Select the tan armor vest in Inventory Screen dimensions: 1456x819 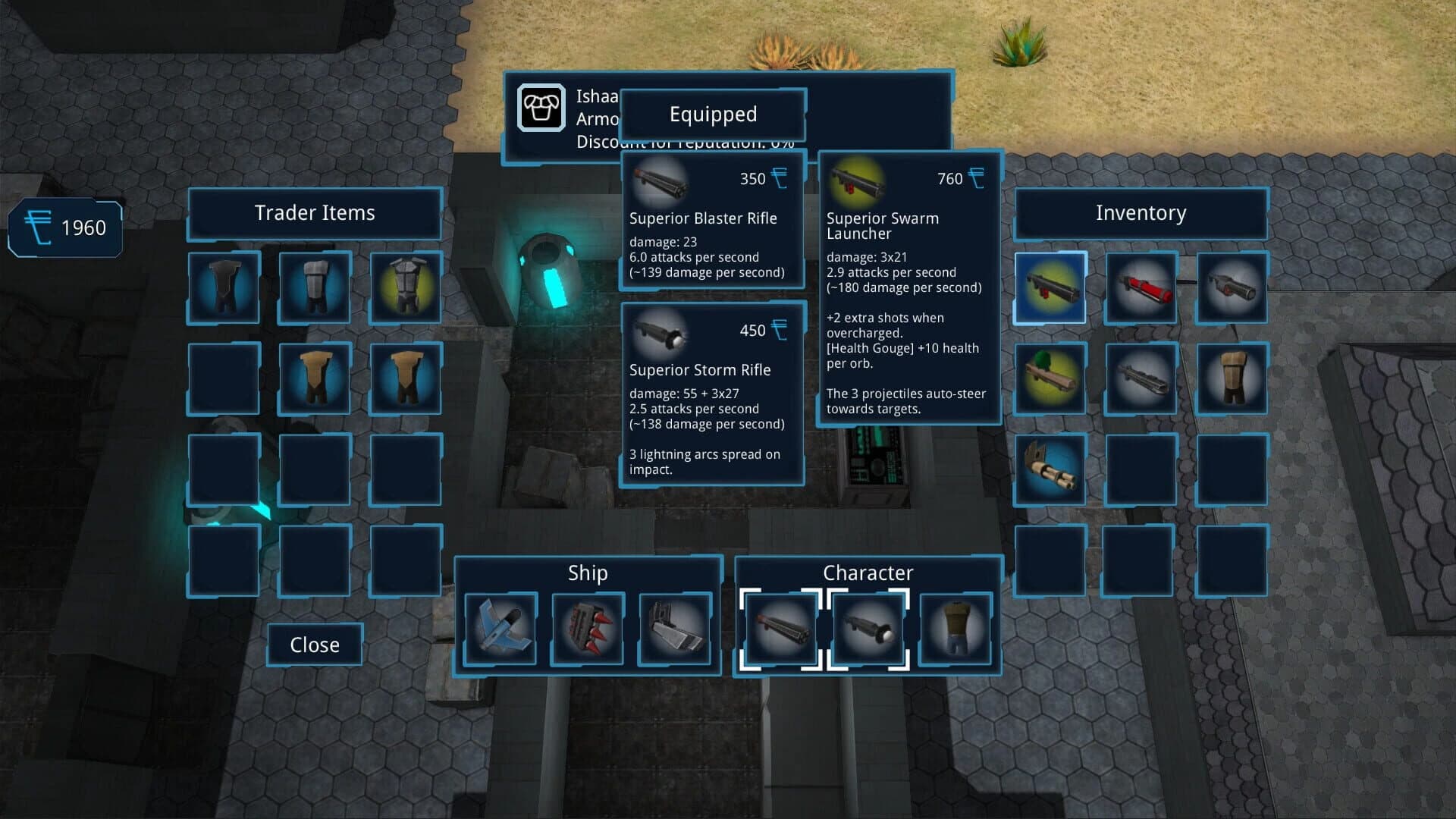pos(1232,378)
